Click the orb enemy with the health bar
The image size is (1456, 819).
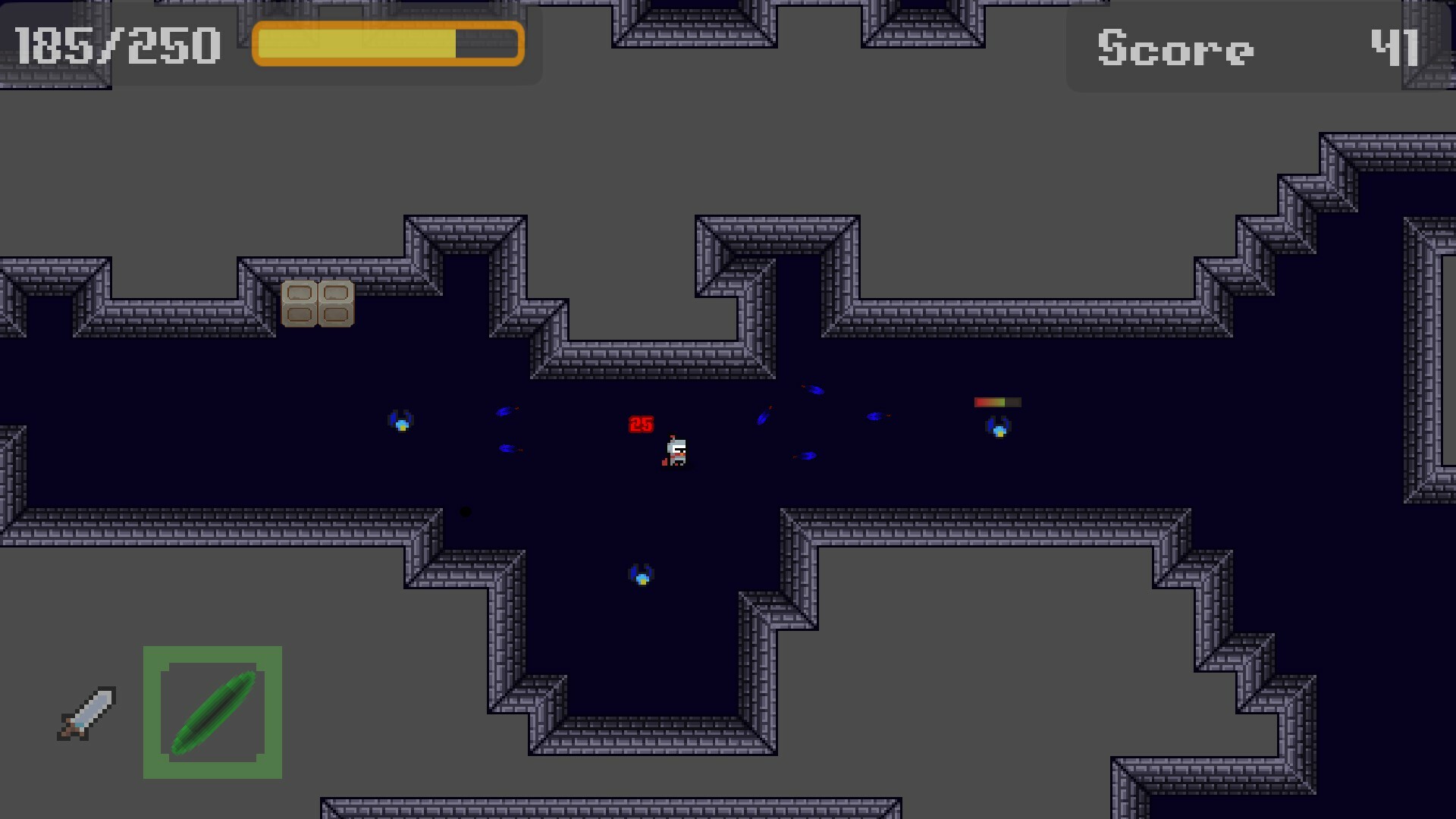(x=999, y=428)
